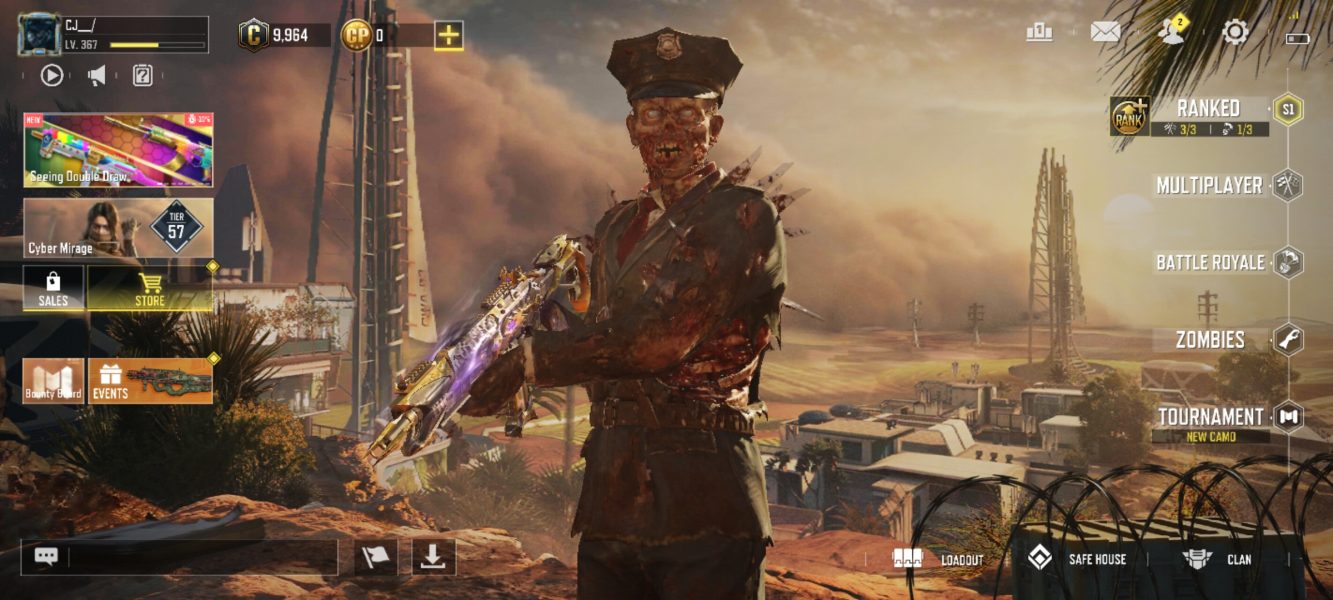Open the Cyber Mirage battle pass
The height and width of the screenshot is (600, 1333).
[118, 228]
